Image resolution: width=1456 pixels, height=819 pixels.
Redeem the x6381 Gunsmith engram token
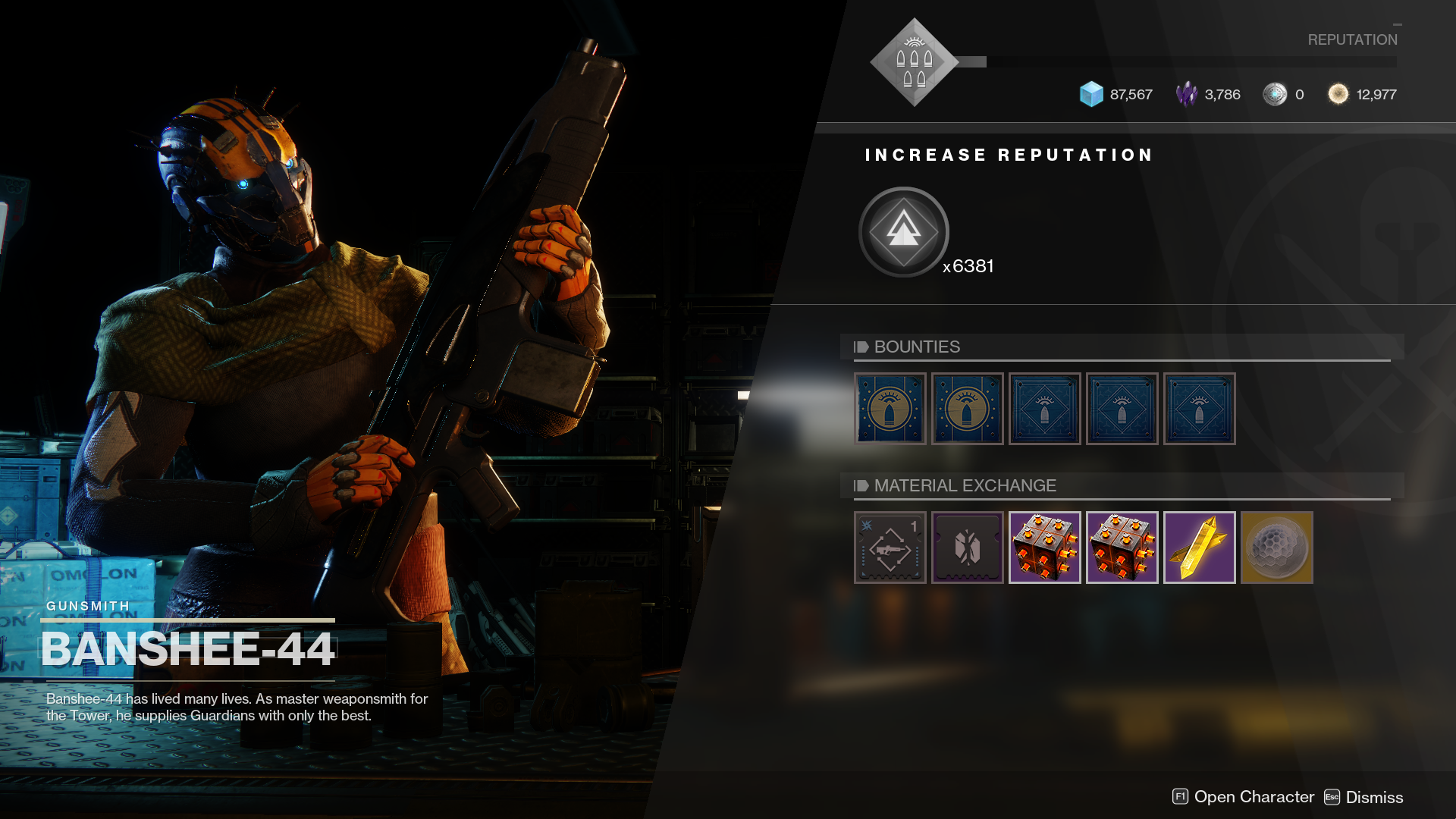coord(903,231)
